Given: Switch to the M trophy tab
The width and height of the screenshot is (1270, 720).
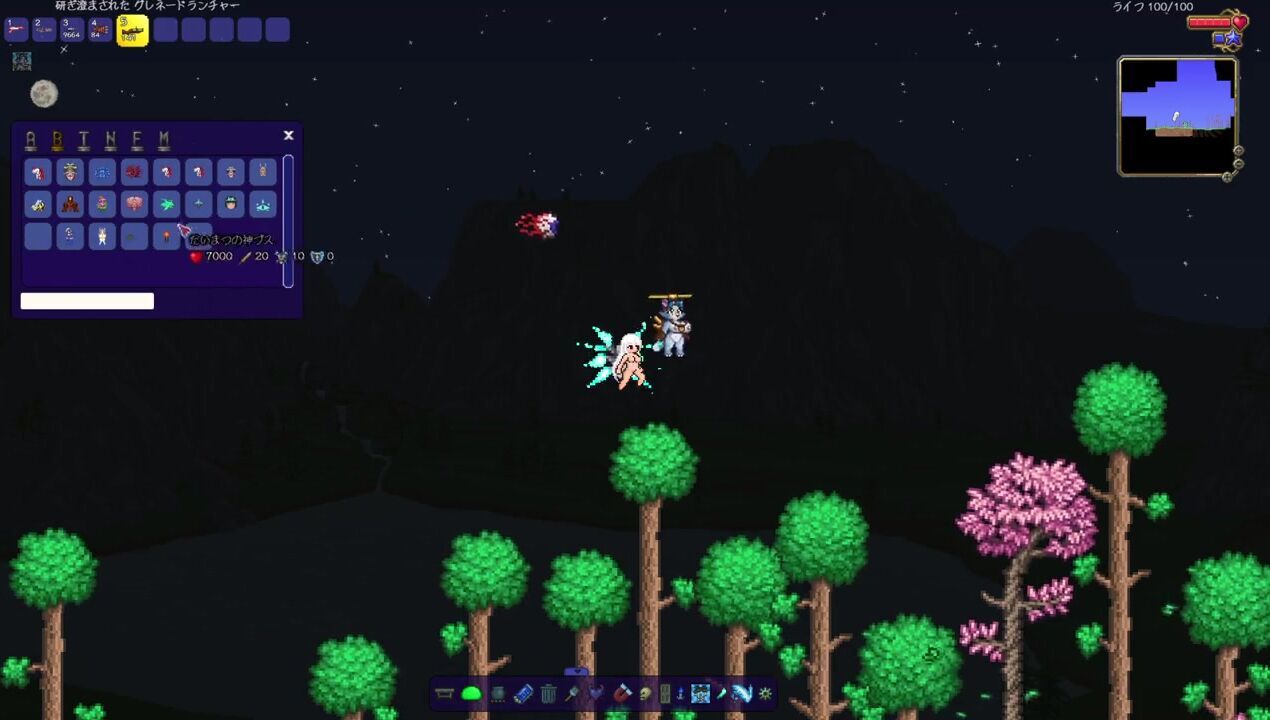Looking at the screenshot, I should [x=164, y=140].
